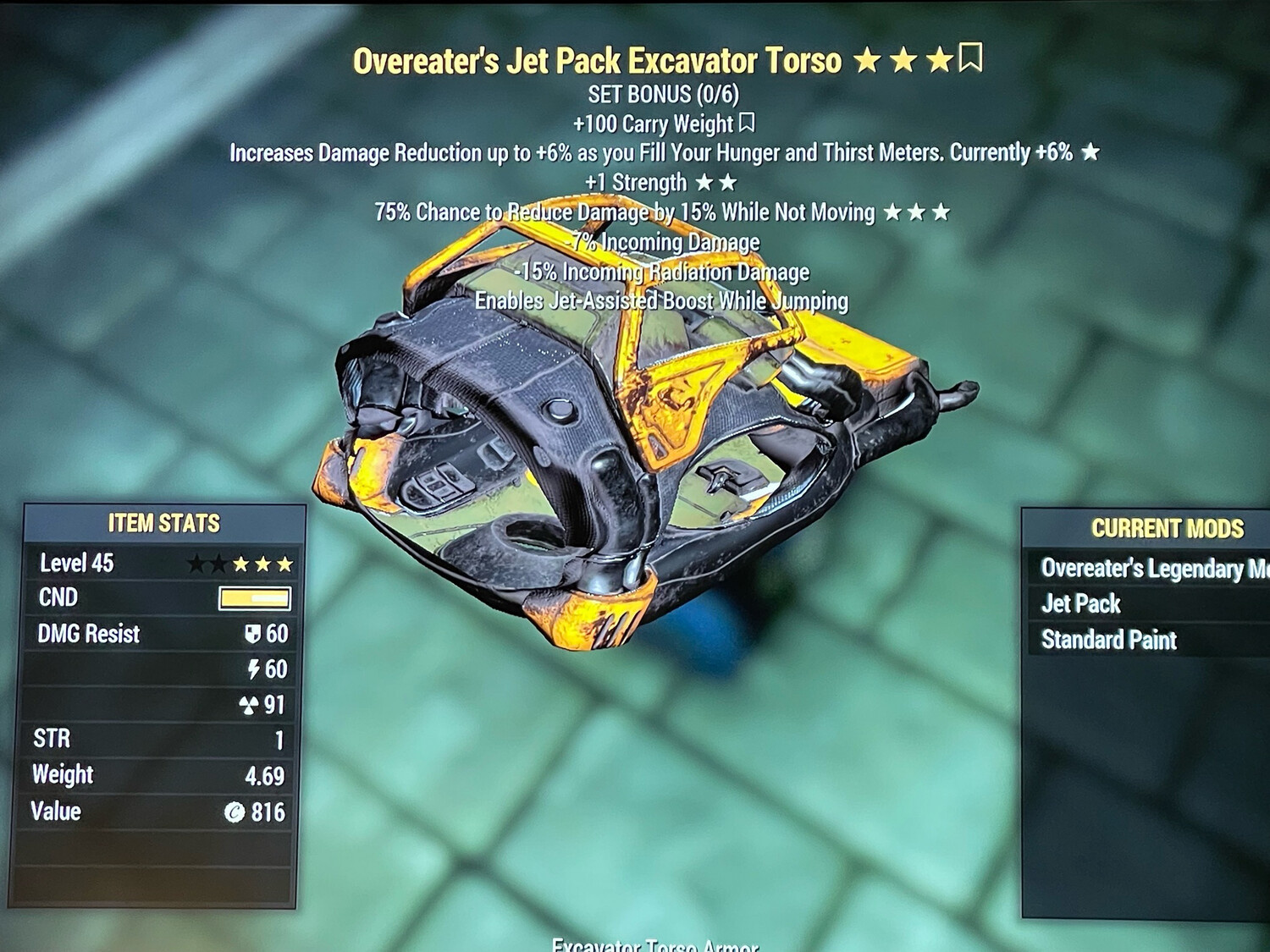The height and width of the screenshot is (952, 1270).
Task: Click the first legendary star after the item name
Action: pos(869,60)
